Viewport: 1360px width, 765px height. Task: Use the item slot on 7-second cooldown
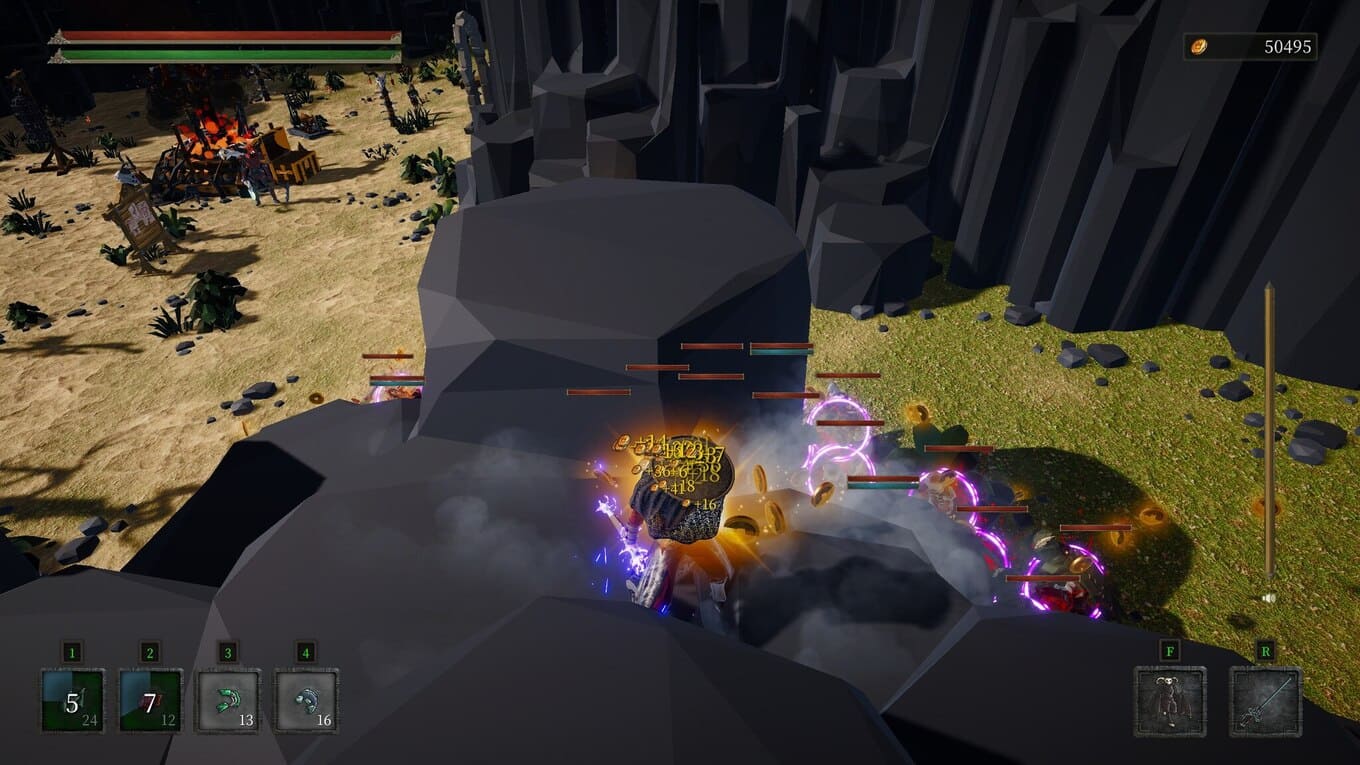coord(151,701)
